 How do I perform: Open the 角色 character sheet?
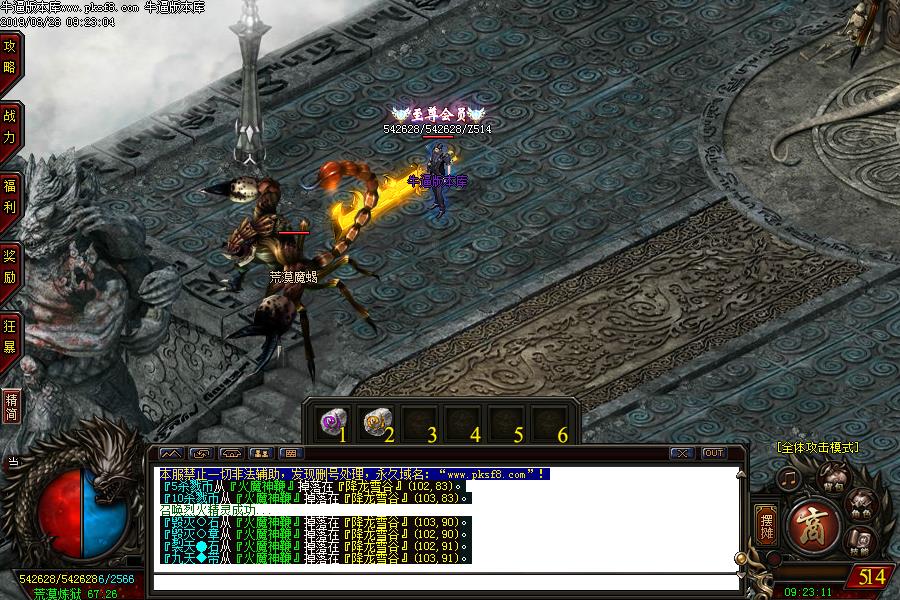point(858,505)
